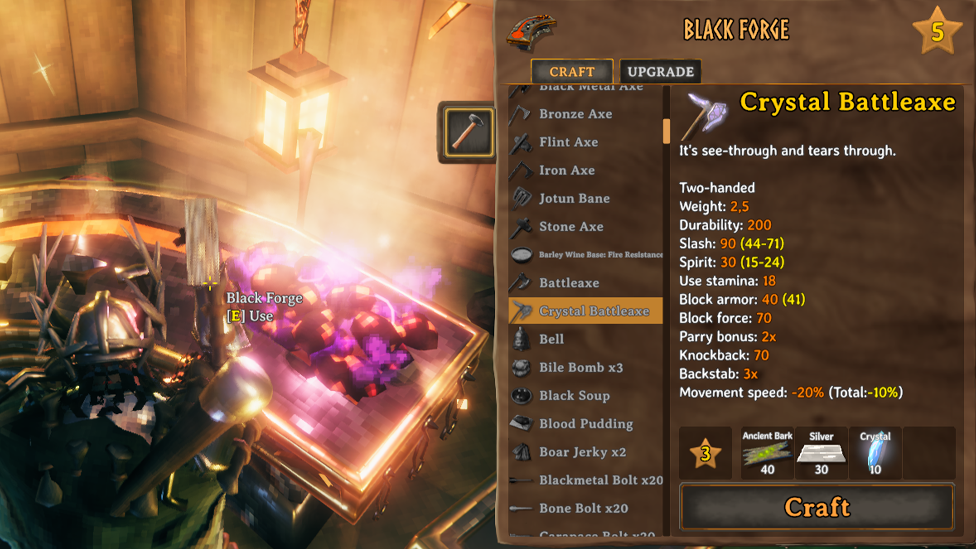The height and width of the screenshot is (549, 976).
Task: Choose Bronze Axe from the recipe list
Action: (575, 114)
